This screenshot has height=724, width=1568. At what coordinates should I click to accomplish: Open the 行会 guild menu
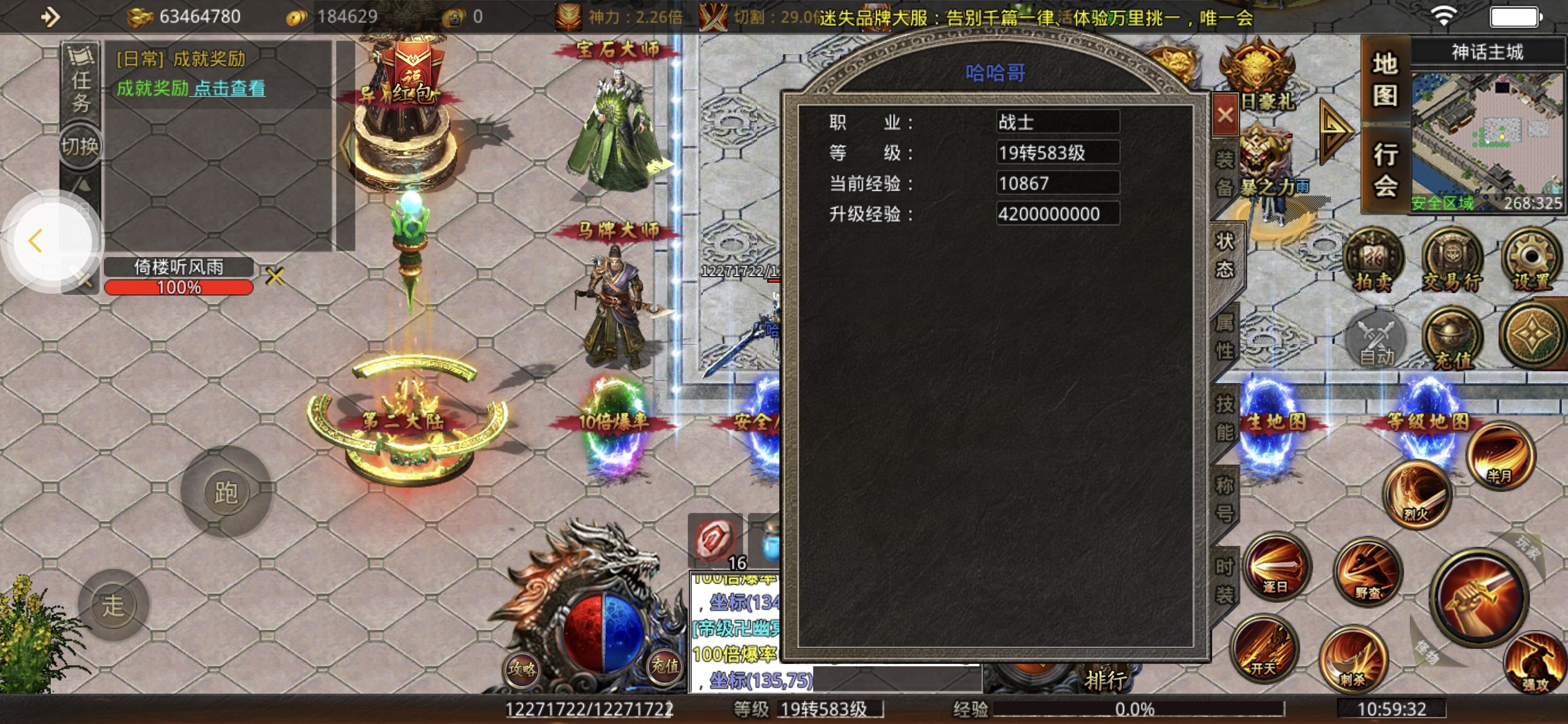[1384, 170]
